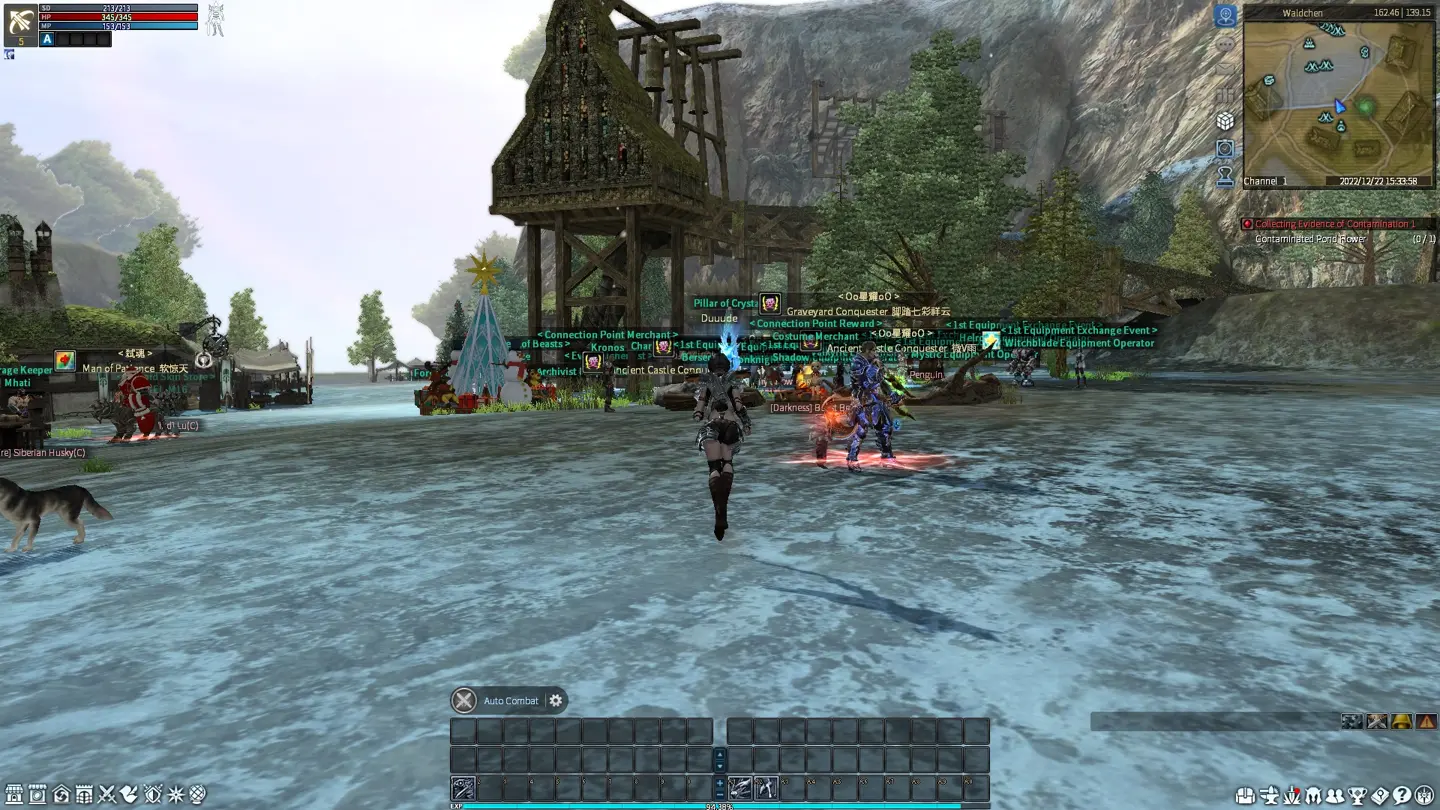The width and height of the screenshot is (1440, 810).
Task: Click the white cube icon beside minimap
Action: (x=1225, y=121)
